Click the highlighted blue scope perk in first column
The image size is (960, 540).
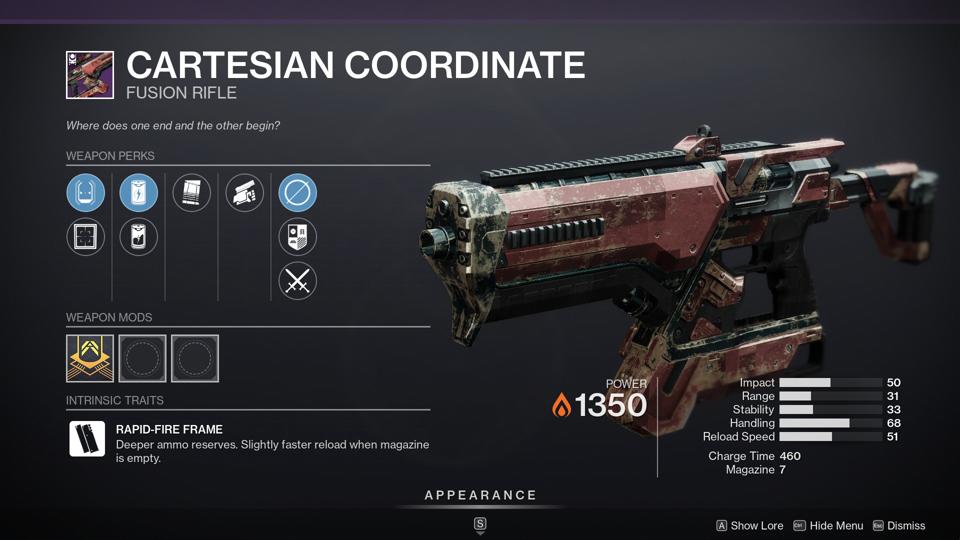point(85,193)
